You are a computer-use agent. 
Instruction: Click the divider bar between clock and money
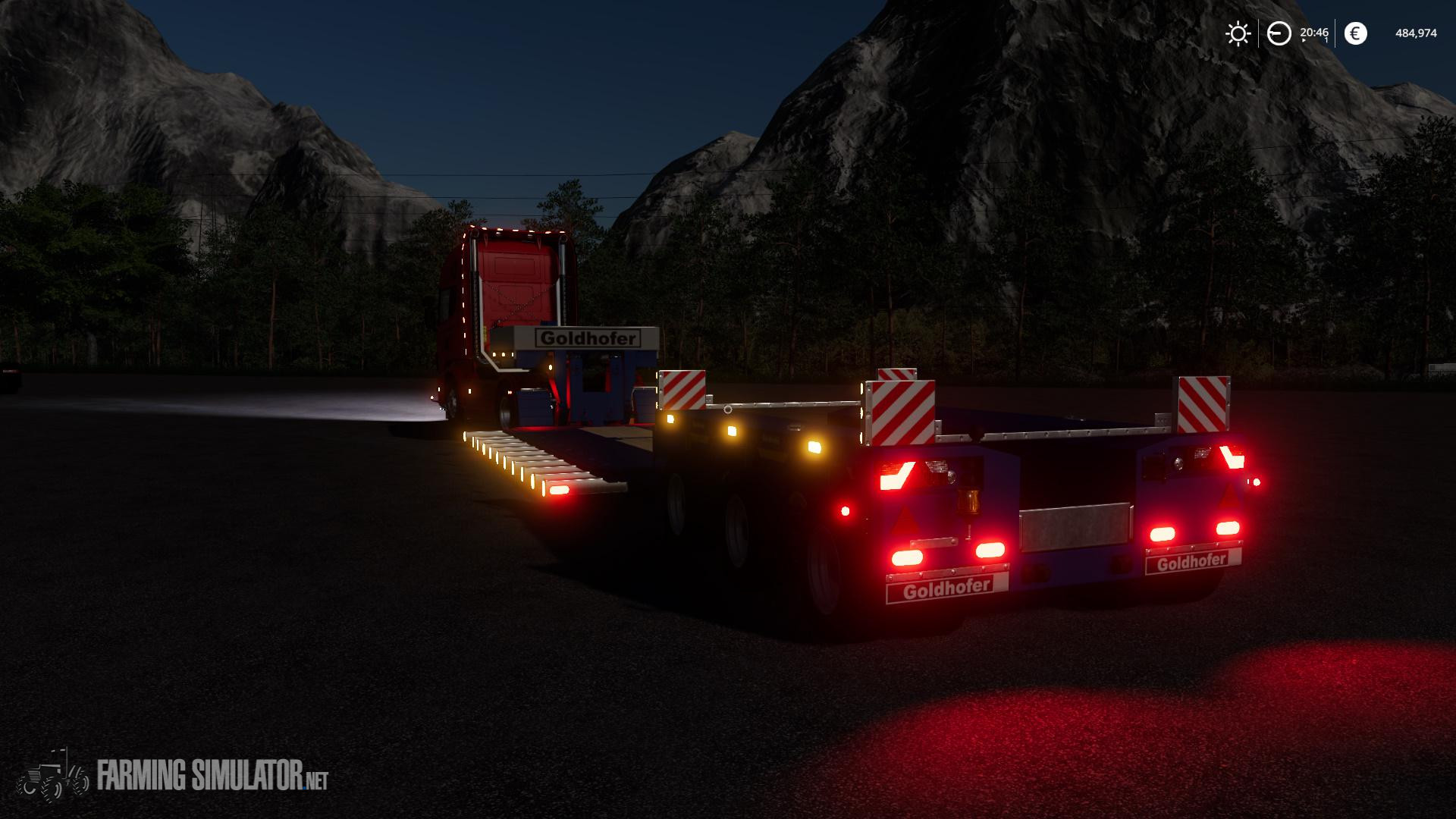click(x=1335, y=33)
